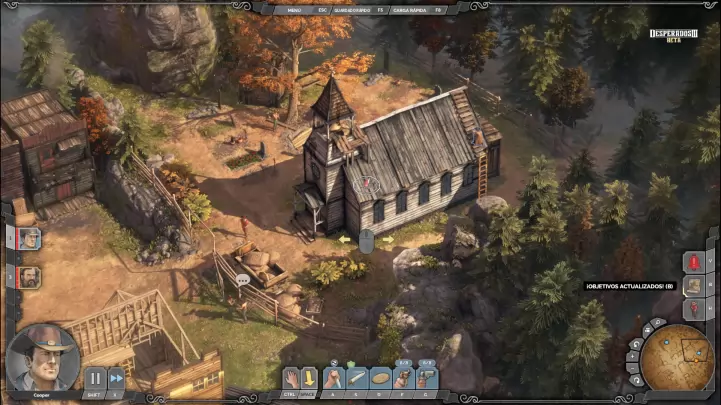This screenshot has width=721, height=405.
Task: Activate the fast-forward button
Action: 116,378
